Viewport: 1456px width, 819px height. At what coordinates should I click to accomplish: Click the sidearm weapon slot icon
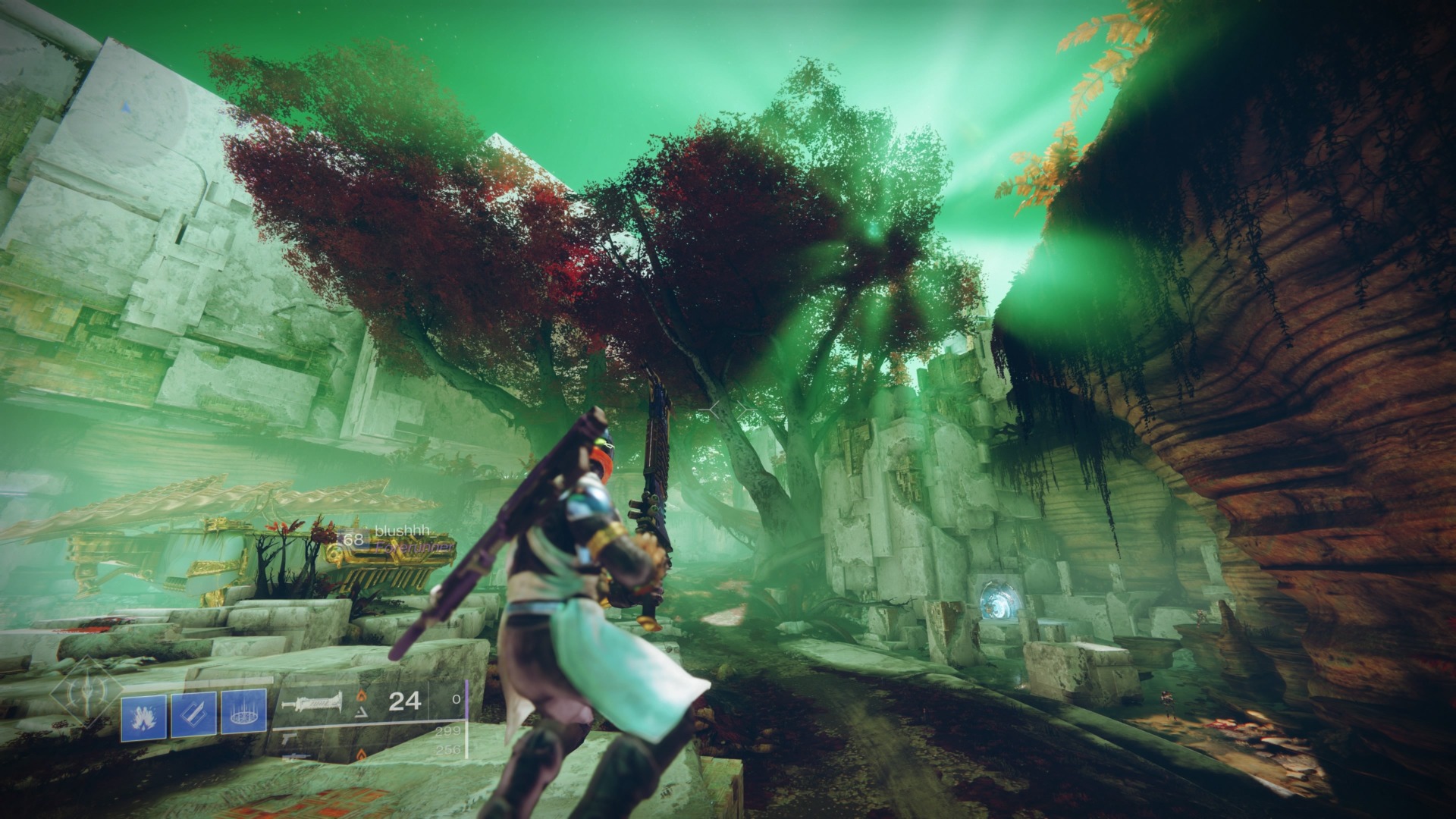288,740
